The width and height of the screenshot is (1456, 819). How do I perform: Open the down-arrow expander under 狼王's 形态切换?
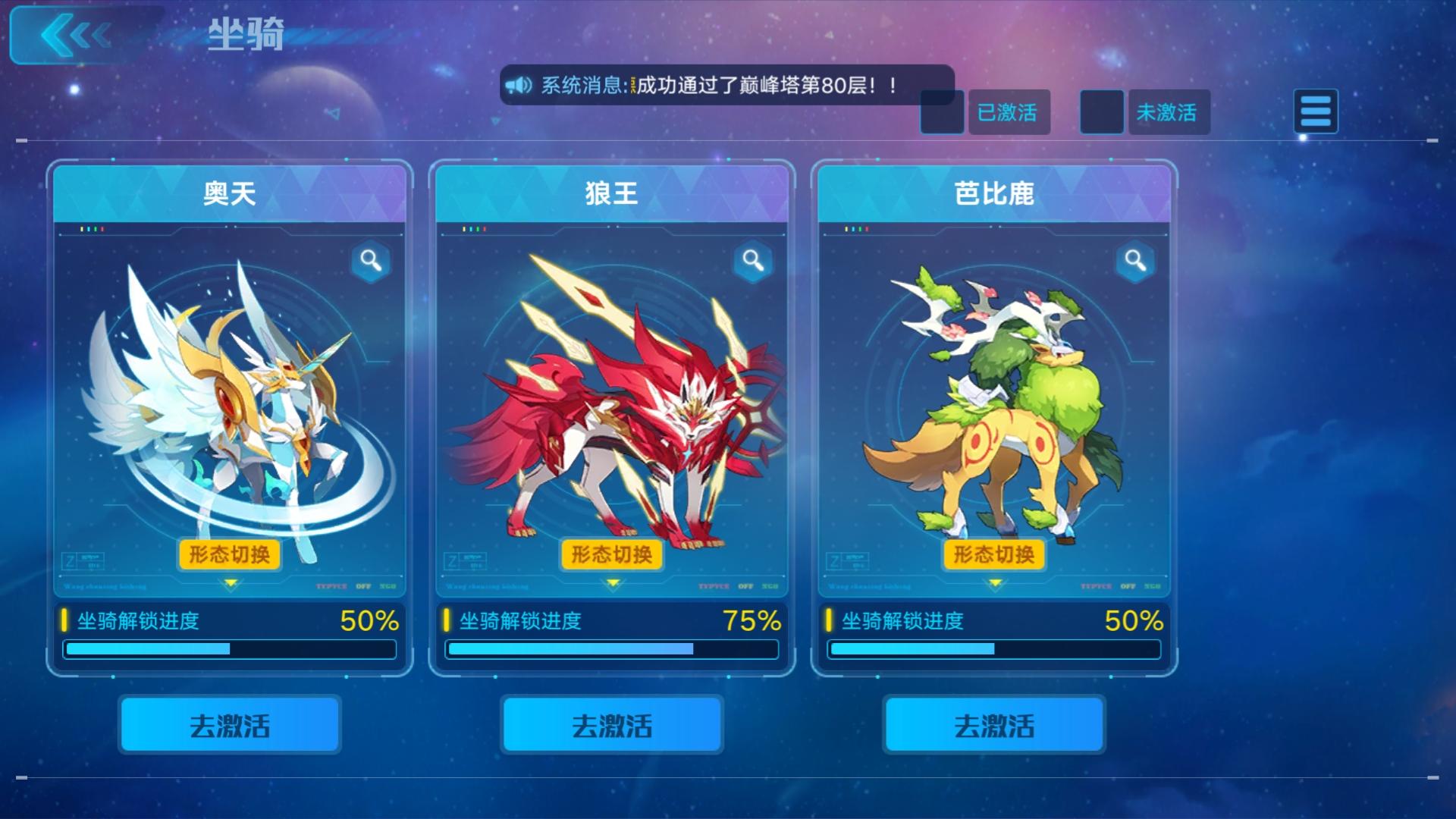click(x=611, y=584)
